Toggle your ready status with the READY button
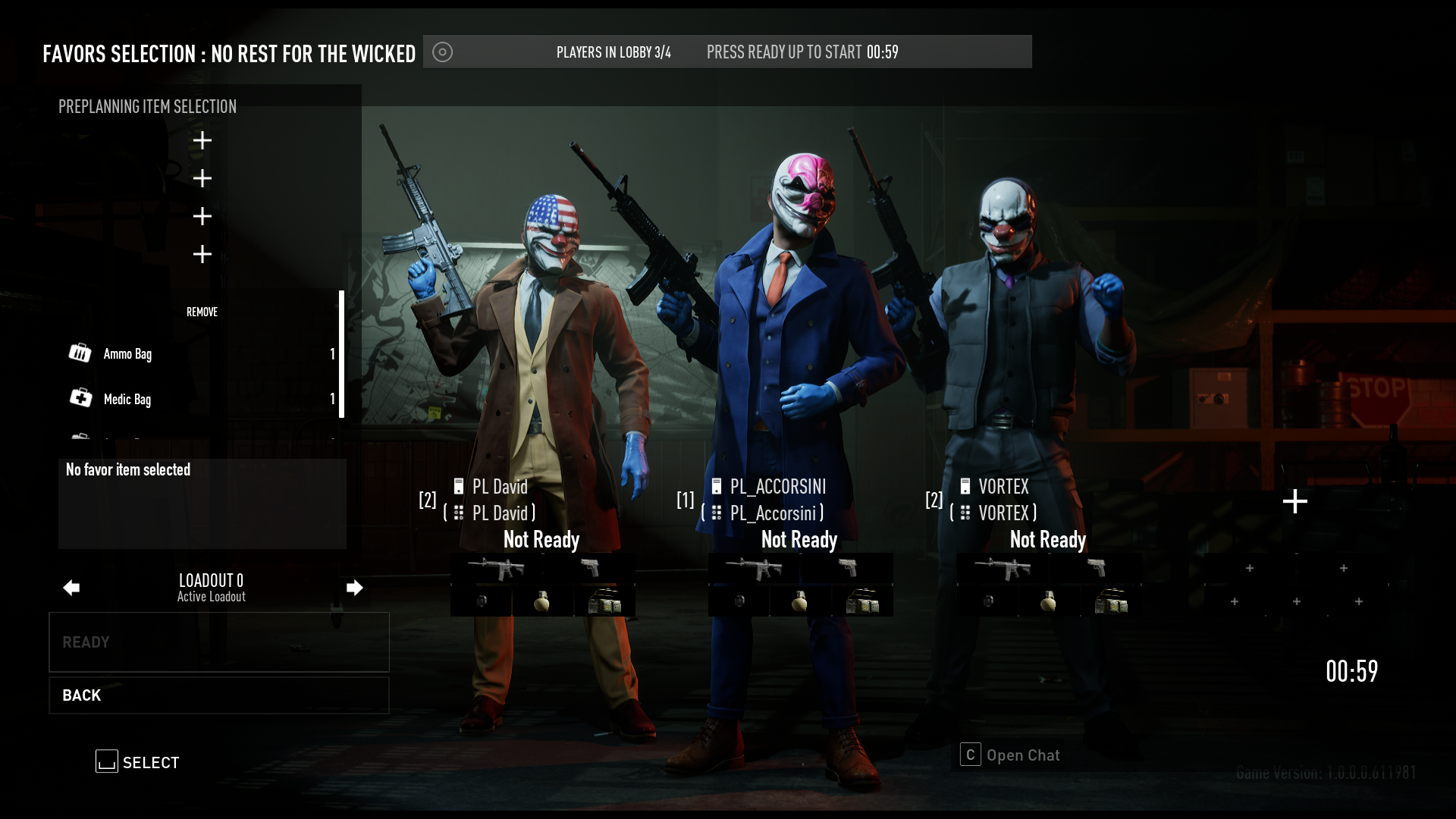This screenshot has width=1456, height=819. pyautogui.click(x=218, y=642)
